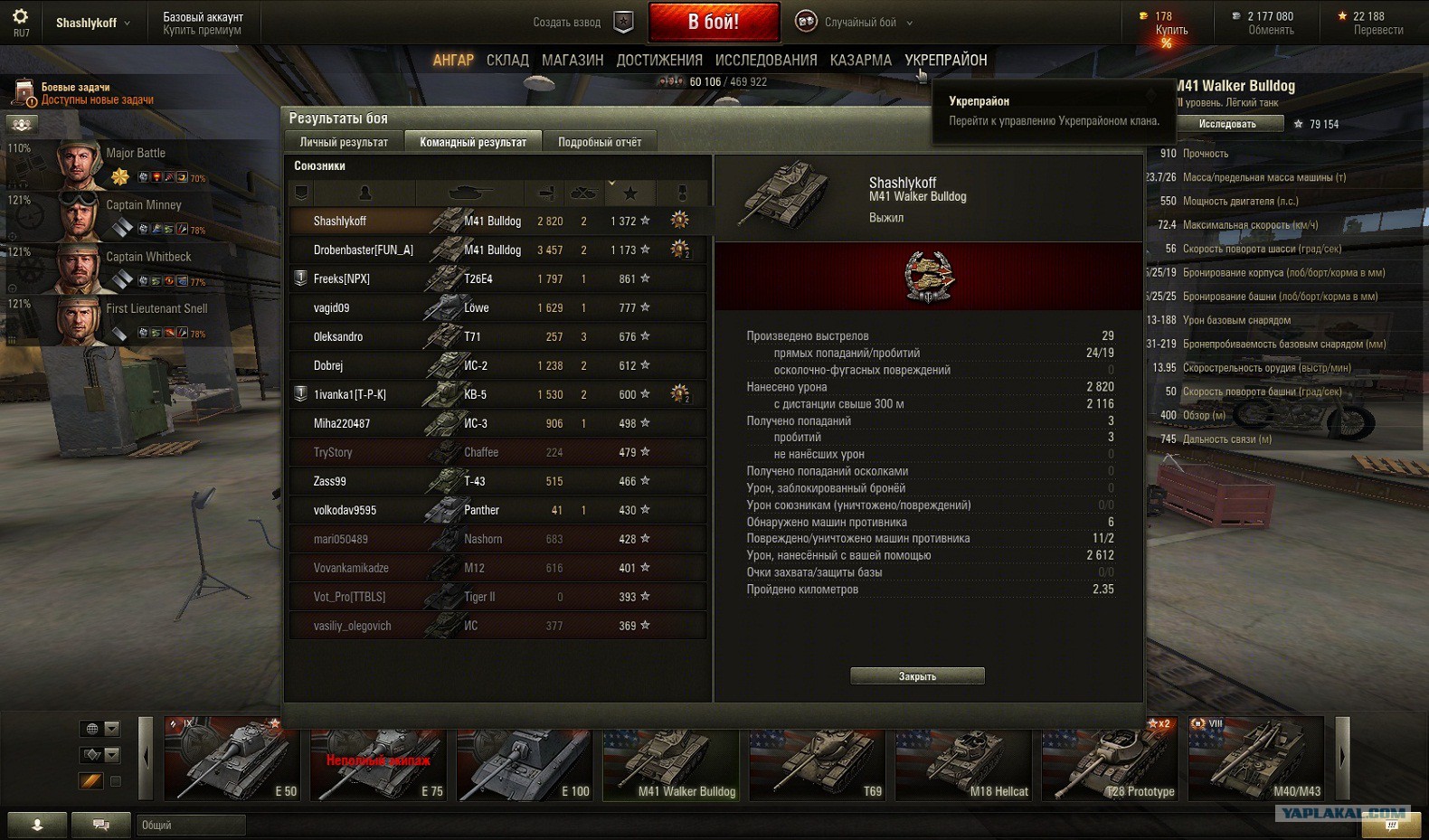Open the Подробный отчёт tab

click(x=600, y=142)
